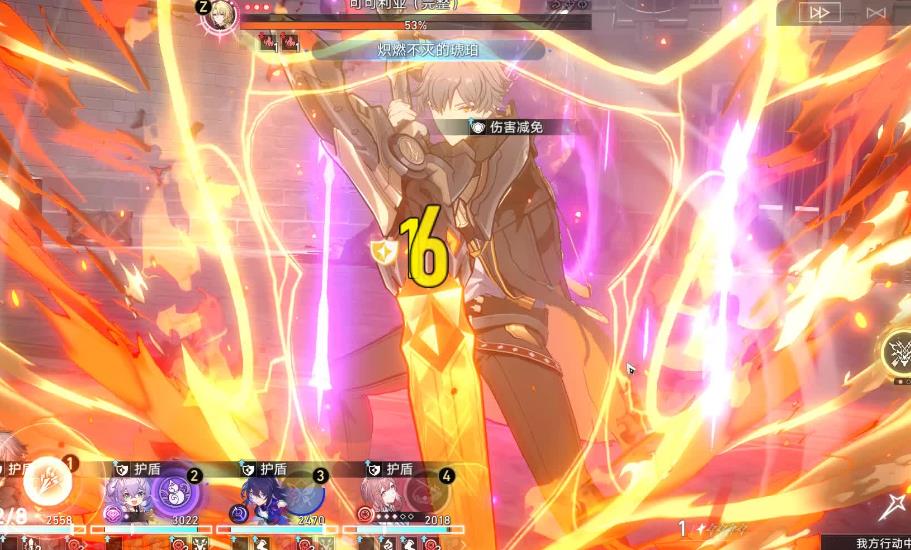Activate the round skill icon at right edge
The height and width of the screenshot is (550, 911).
896,353
